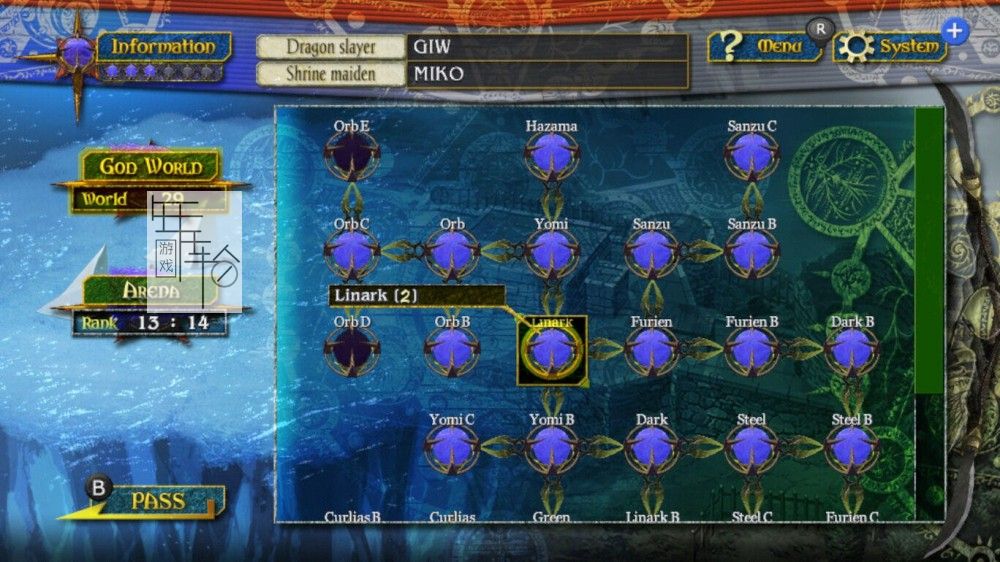The image size is (1000, 562).
Task: Pick the Dark B node
Action: coord(851,349)
